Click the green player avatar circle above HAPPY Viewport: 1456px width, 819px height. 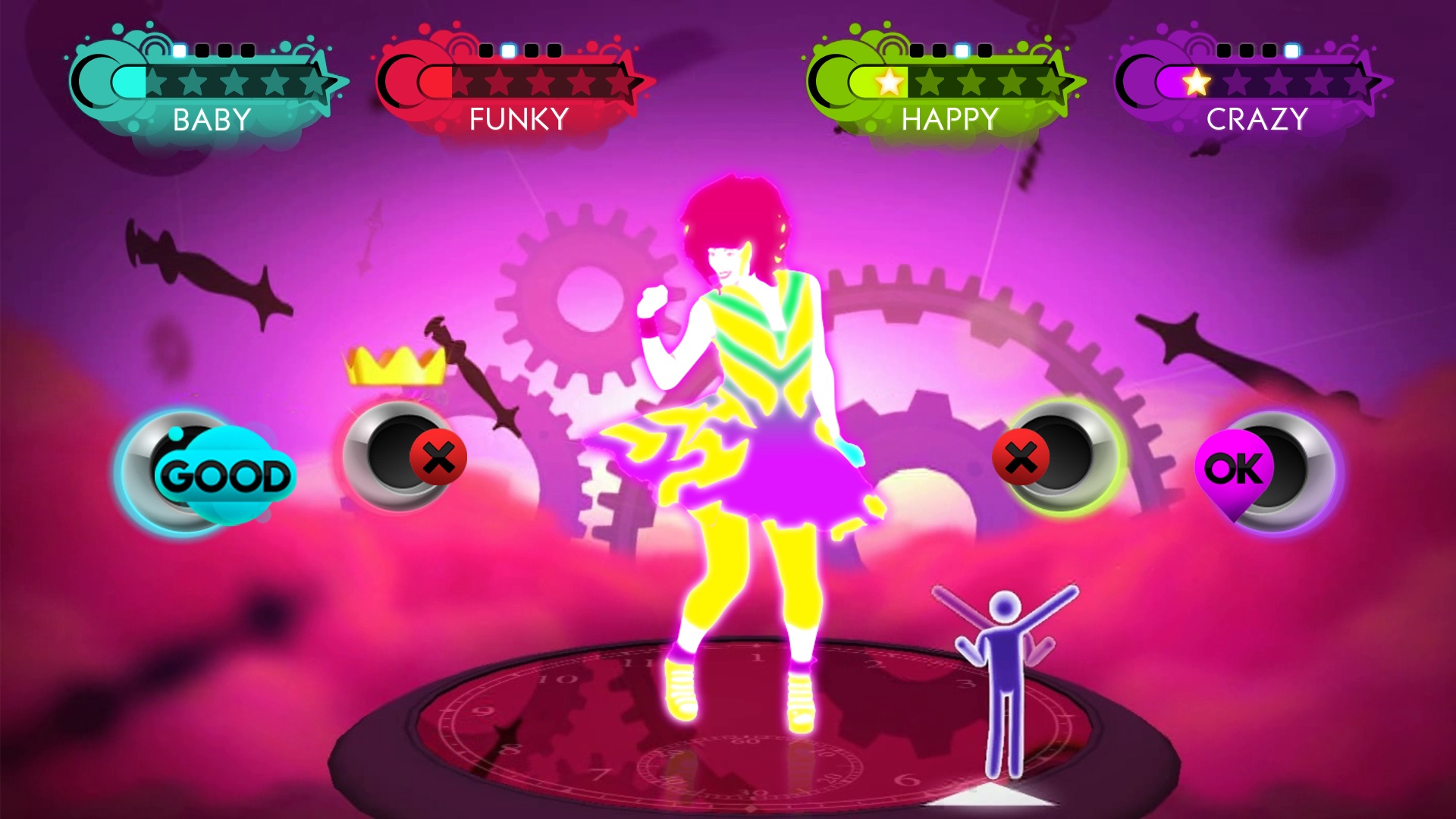pos(834,78)
